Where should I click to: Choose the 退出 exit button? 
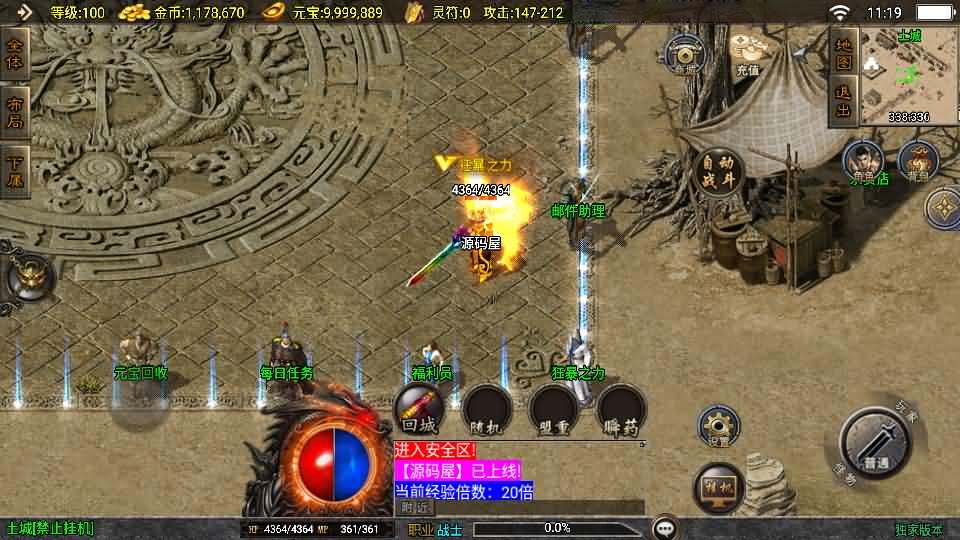(x=844, y=103)
